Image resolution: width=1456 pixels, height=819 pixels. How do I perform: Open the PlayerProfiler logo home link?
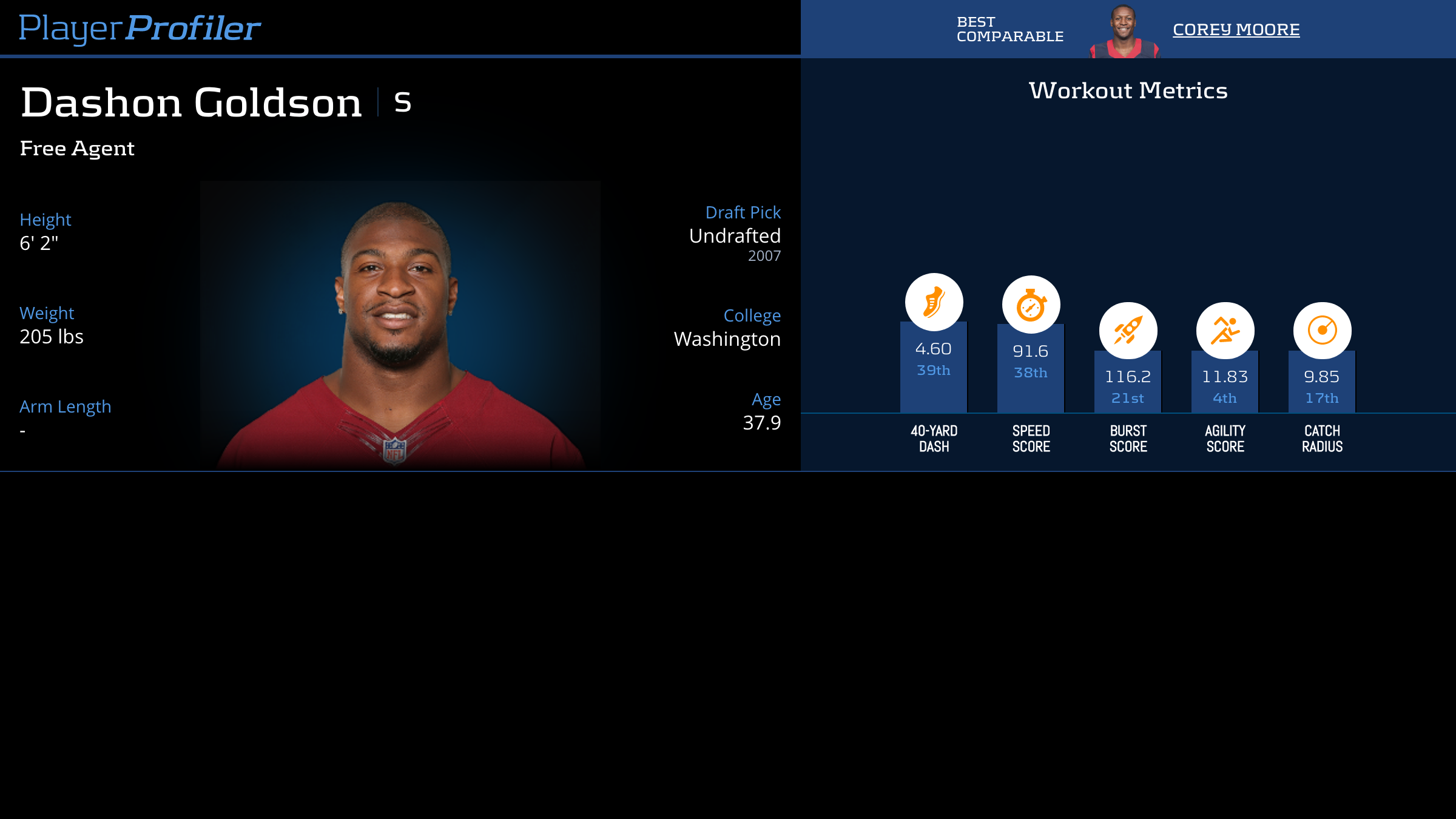(140, 29)
